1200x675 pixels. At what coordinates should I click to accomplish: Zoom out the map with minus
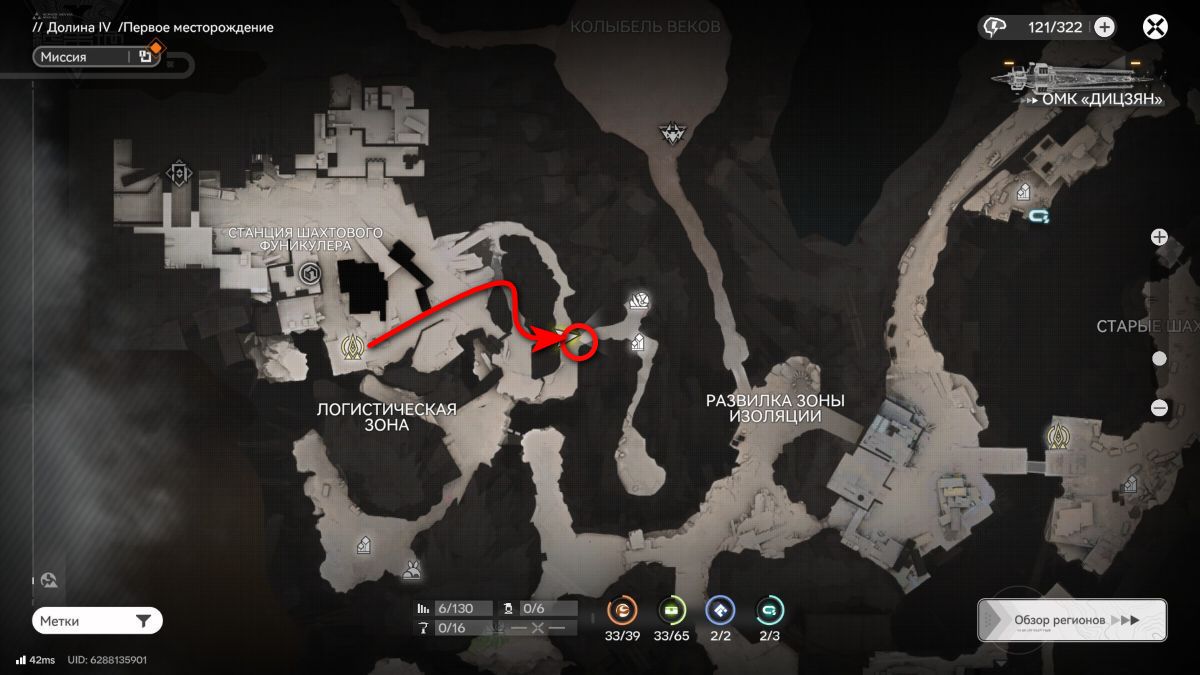[1159, 408]
